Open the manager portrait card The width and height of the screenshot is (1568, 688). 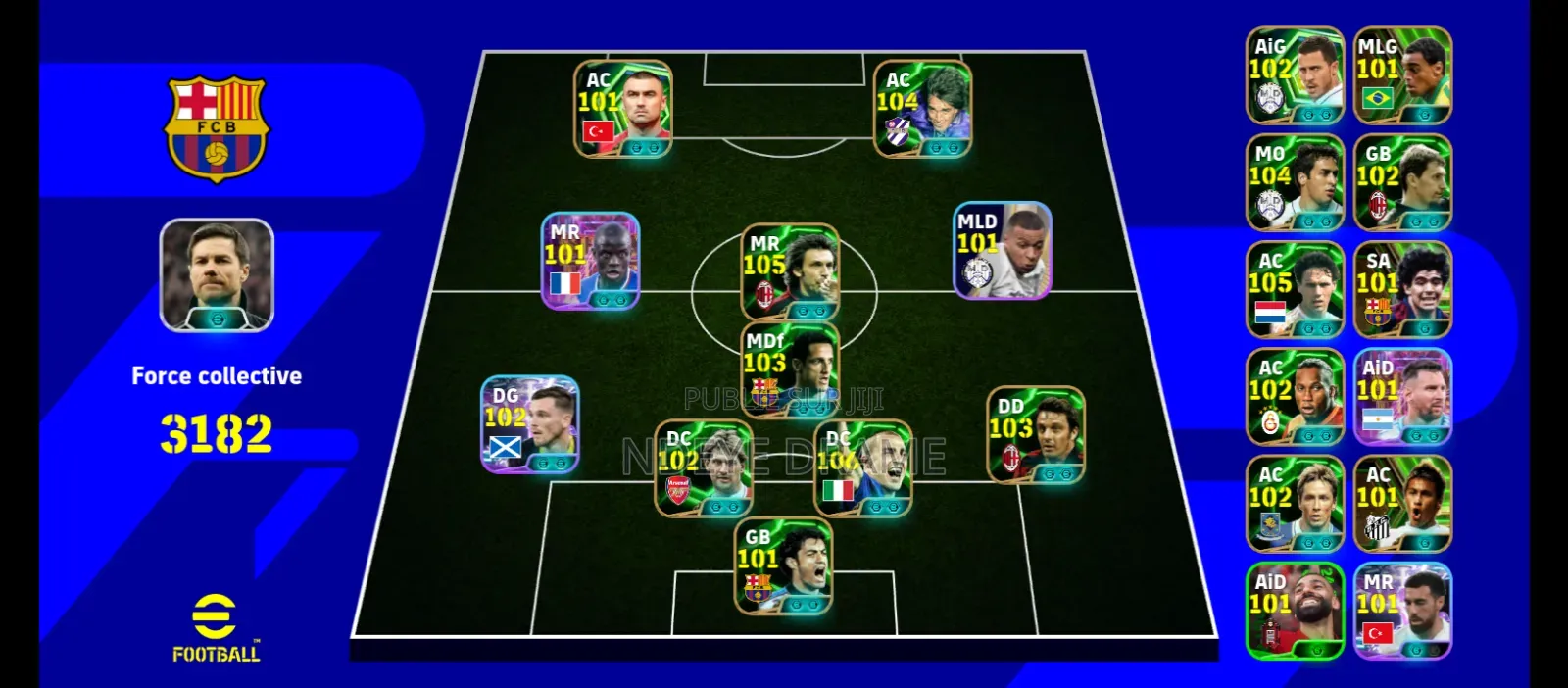(x=217, y=275)
